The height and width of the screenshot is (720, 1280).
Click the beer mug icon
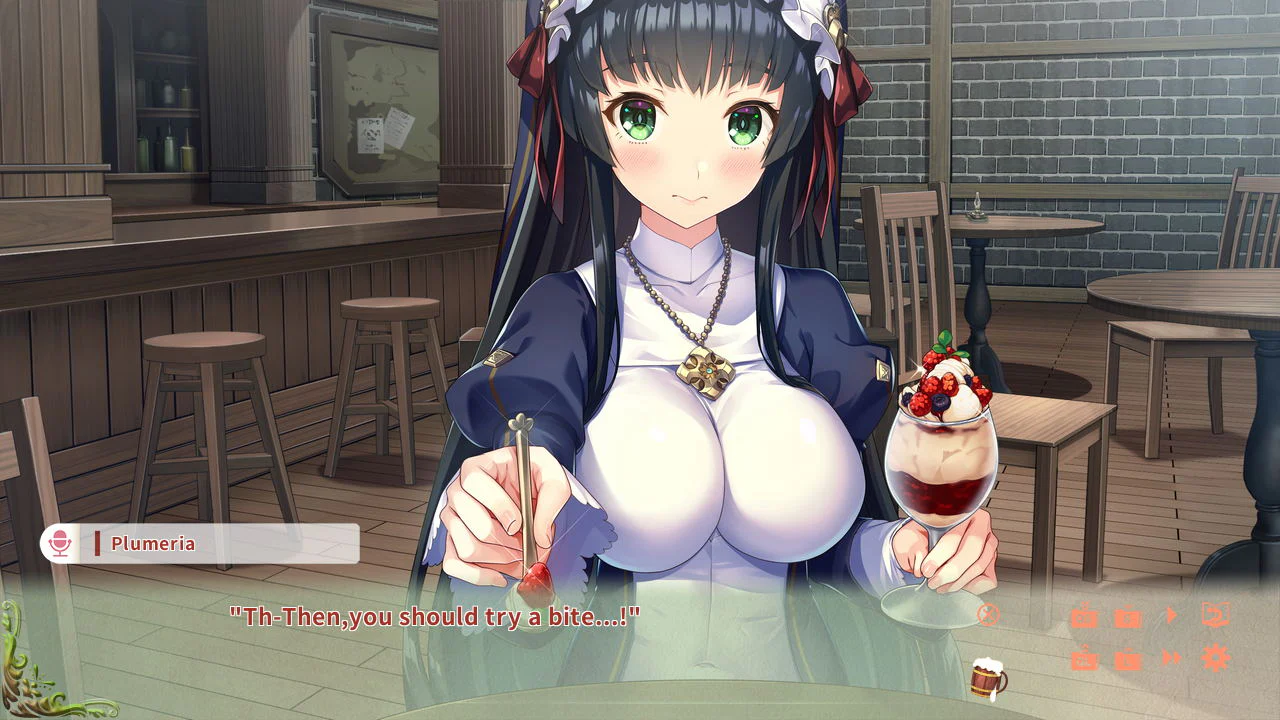click(987, 679)
